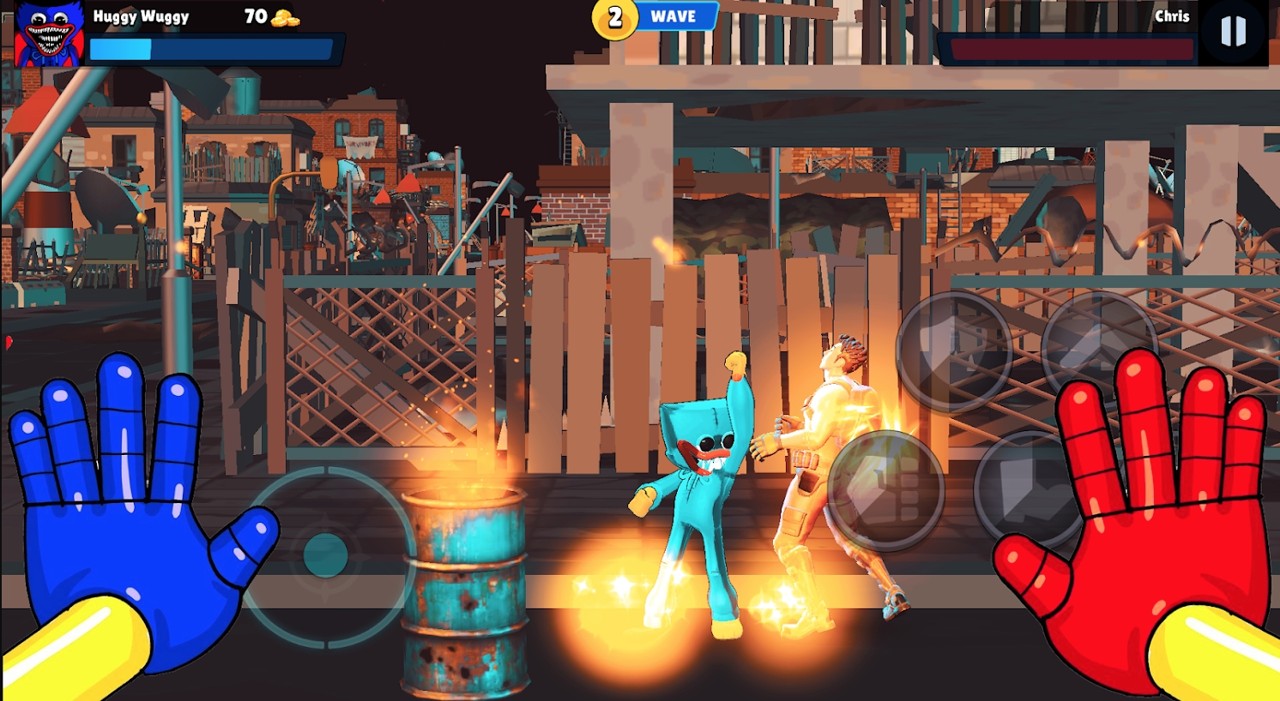This screenshot has width=1280, height=701.
Task: Hit the fist punch attack button
Action: coord(886,490)
